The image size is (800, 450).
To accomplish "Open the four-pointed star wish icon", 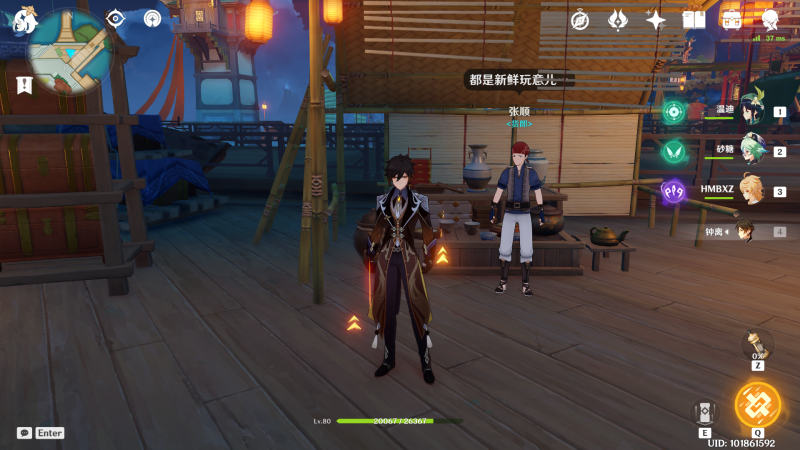I will tap(656, 19).
